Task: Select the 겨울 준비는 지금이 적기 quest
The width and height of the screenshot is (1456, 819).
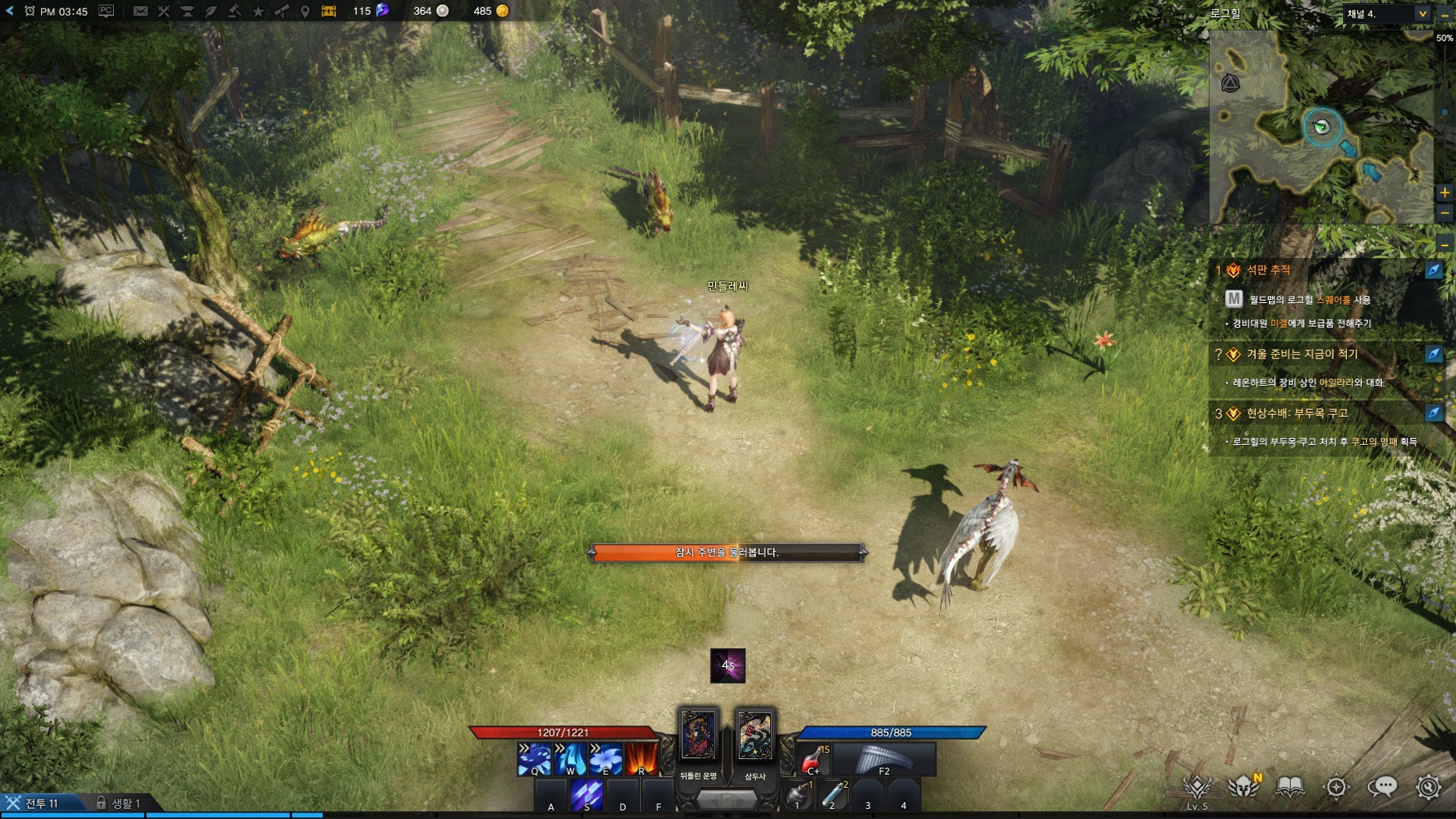Action: pos(1302,355)
